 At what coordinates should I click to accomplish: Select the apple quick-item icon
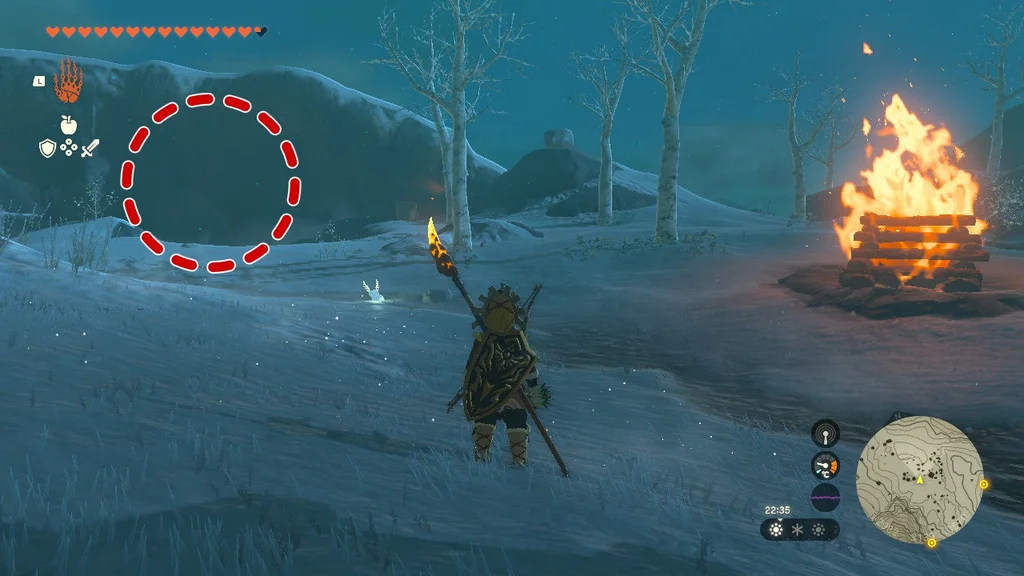coord(68,125)
